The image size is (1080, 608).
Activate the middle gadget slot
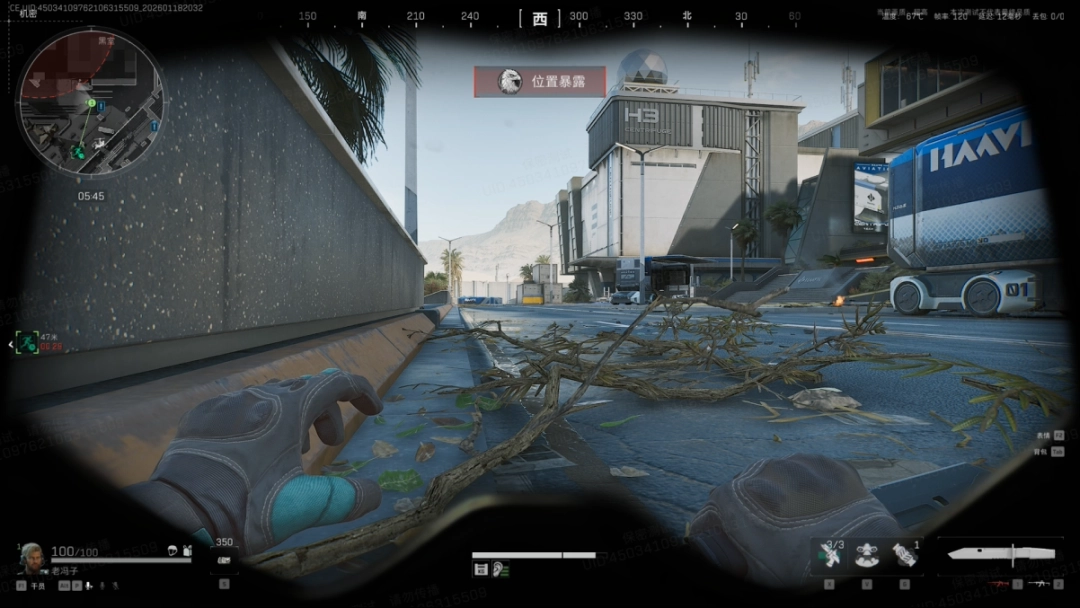(867, 555)
